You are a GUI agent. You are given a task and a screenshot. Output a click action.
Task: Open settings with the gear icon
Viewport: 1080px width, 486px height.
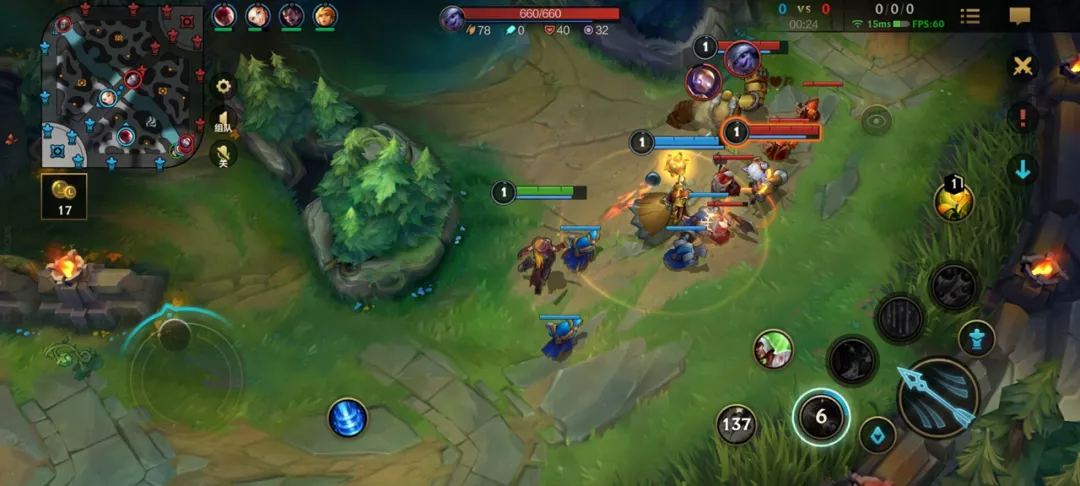click(x=224, y=86)
